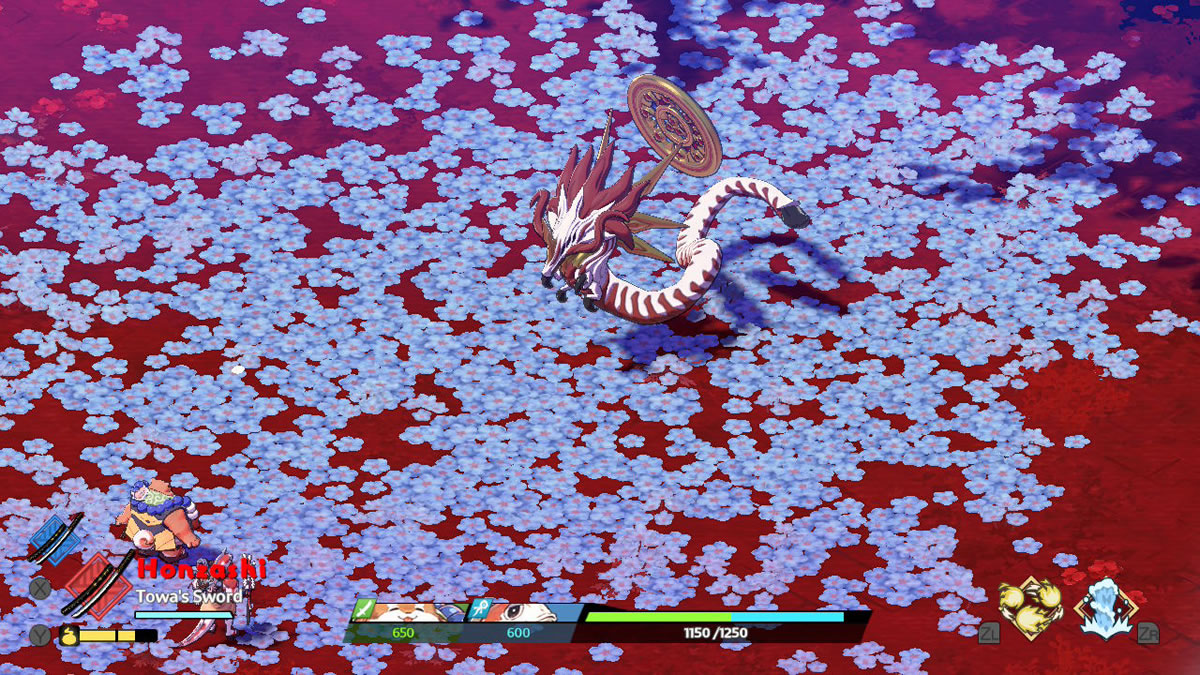This screenshot has width=1200, height=675.
Task: Click the yellow gourd item icon
Action: pos(69,634)
